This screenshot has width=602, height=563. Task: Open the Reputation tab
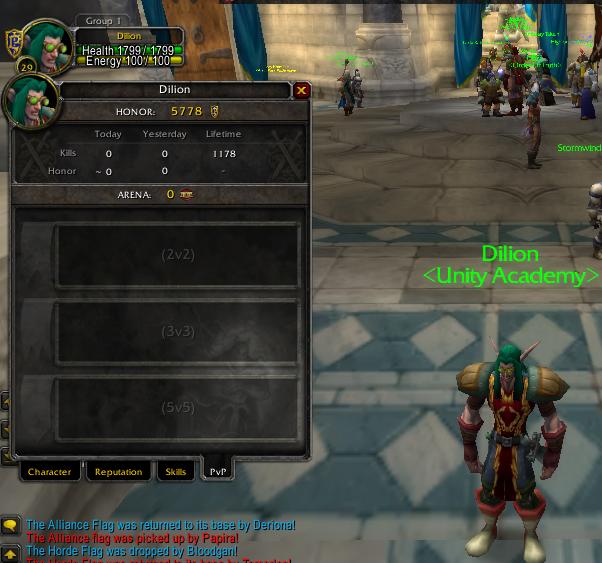[118, 472]
